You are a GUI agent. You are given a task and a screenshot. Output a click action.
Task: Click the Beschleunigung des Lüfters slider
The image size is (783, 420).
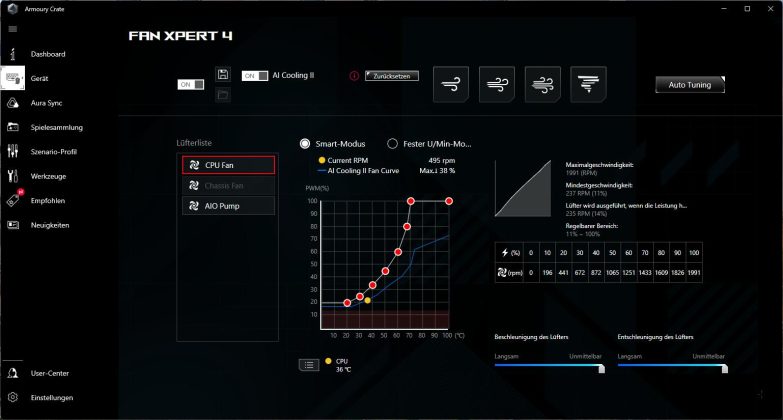[x=551, y=366]
